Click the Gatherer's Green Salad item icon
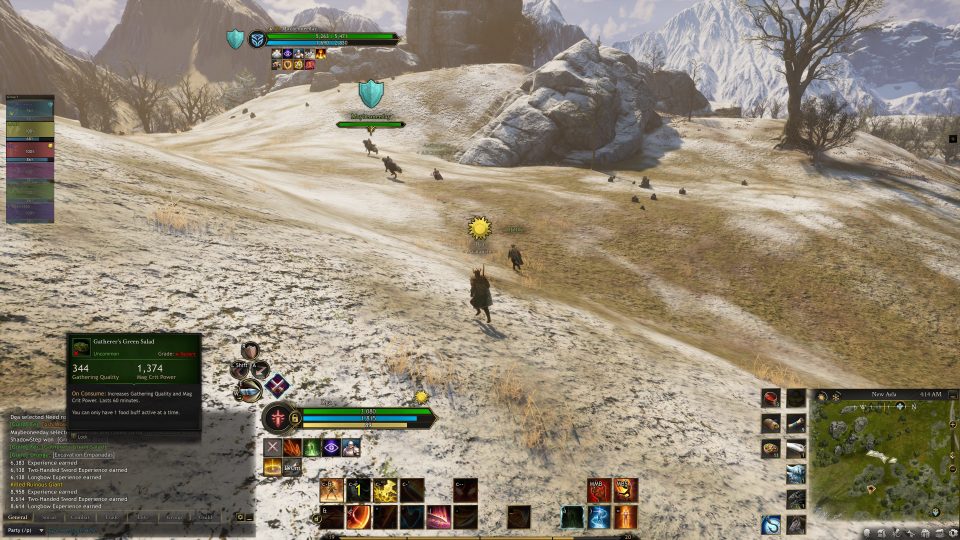 pos(79,346)
